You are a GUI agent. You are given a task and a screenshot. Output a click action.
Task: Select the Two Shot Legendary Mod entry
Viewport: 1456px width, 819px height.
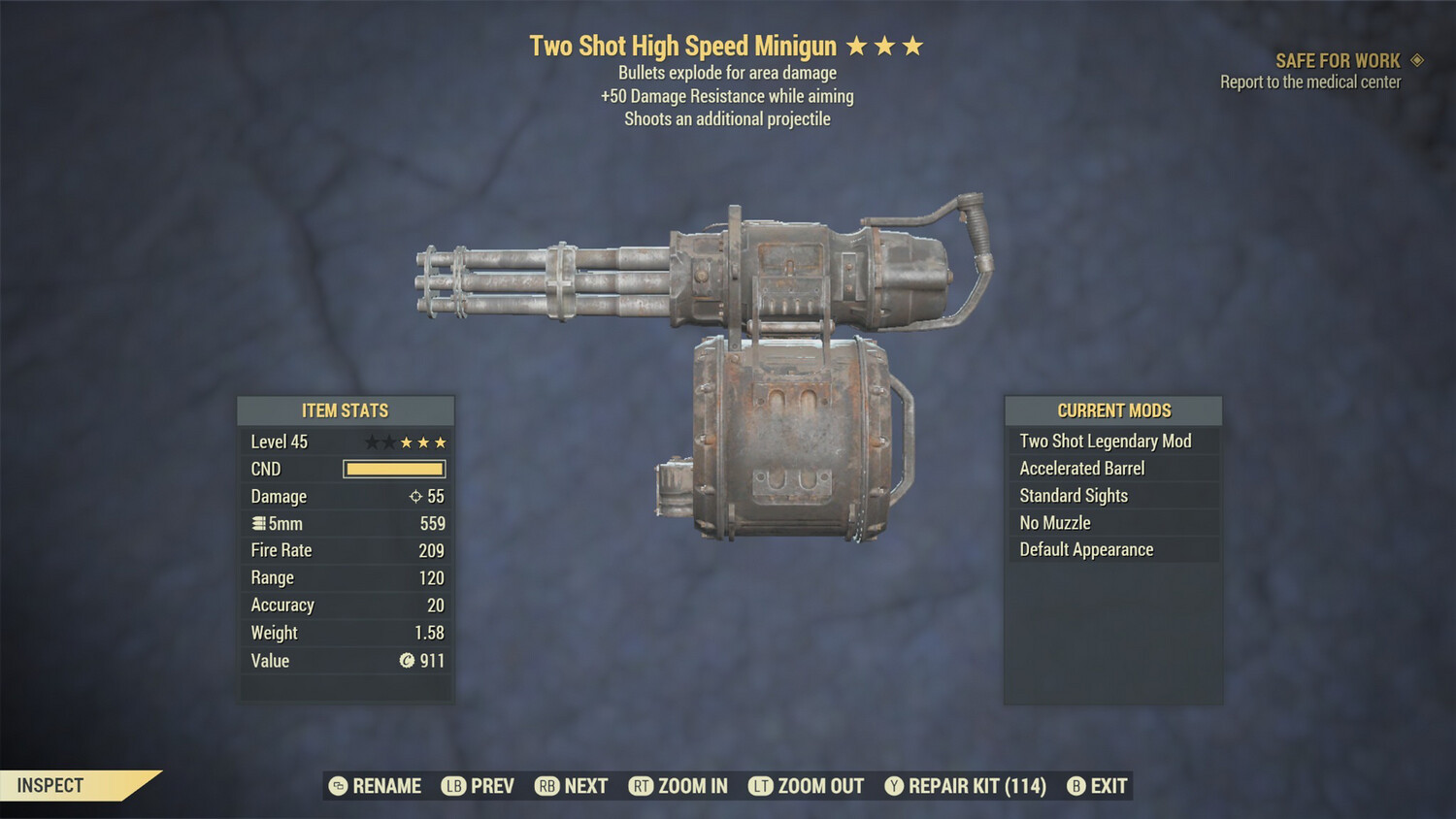(1105, 441)
